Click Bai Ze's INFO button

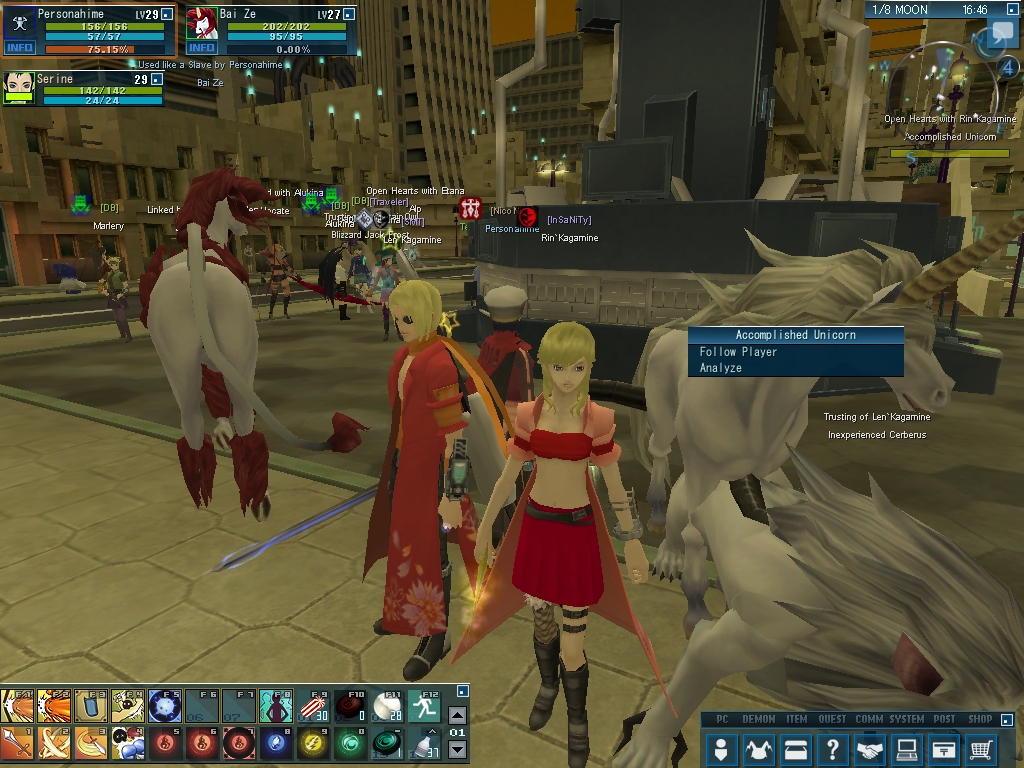pos(201,47)
